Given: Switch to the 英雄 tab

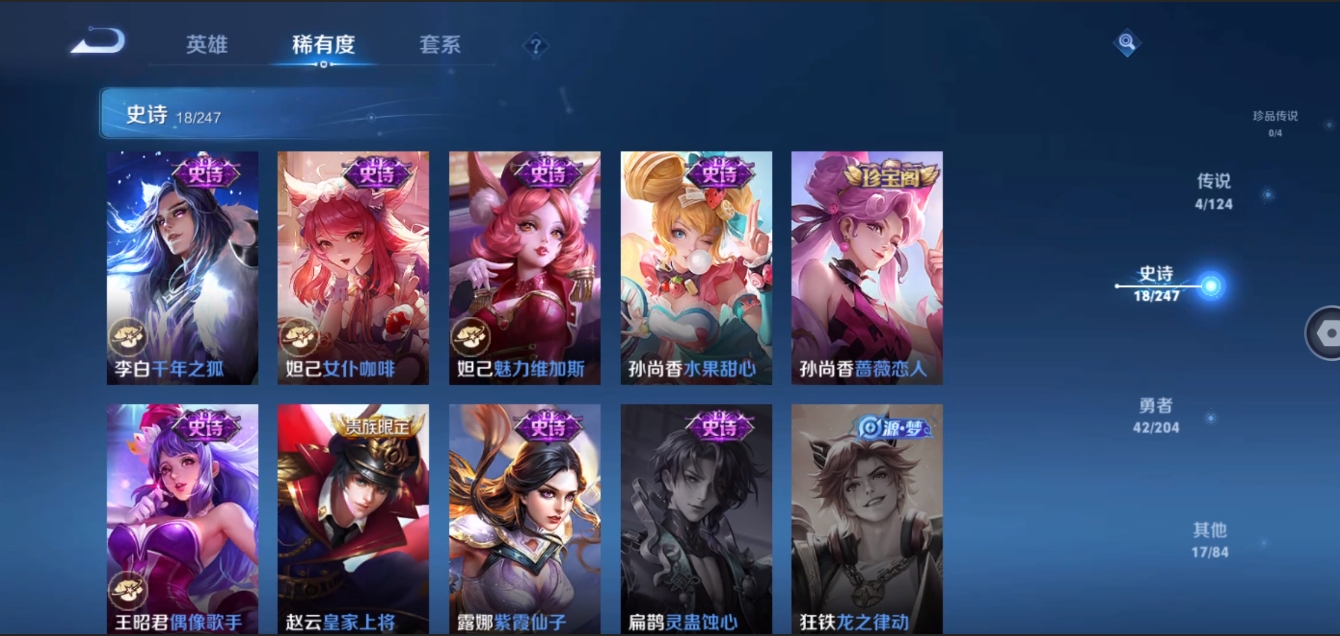Looking at the screenshot, I should 207,45.
